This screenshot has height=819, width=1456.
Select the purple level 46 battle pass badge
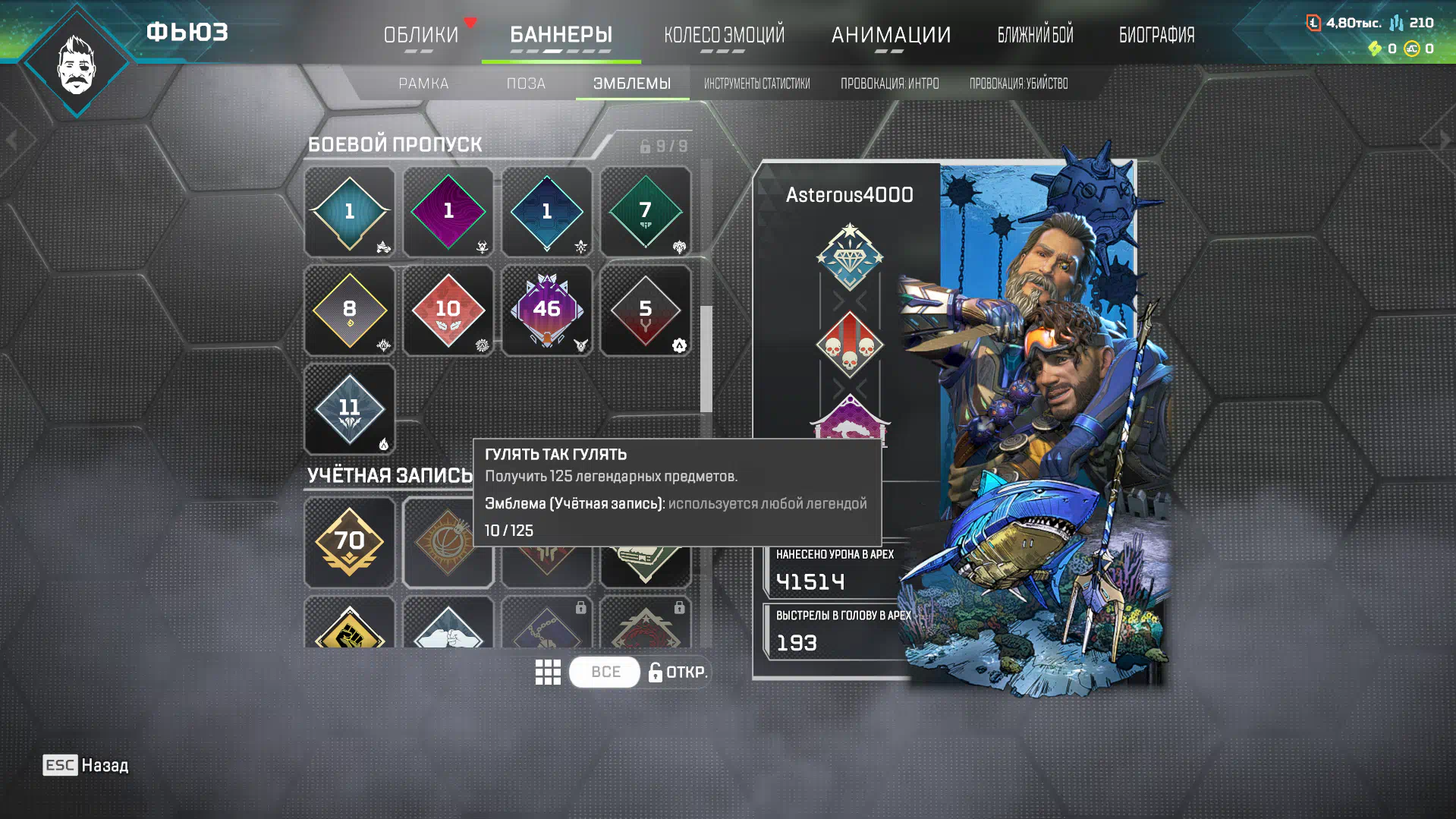point(546,310)
